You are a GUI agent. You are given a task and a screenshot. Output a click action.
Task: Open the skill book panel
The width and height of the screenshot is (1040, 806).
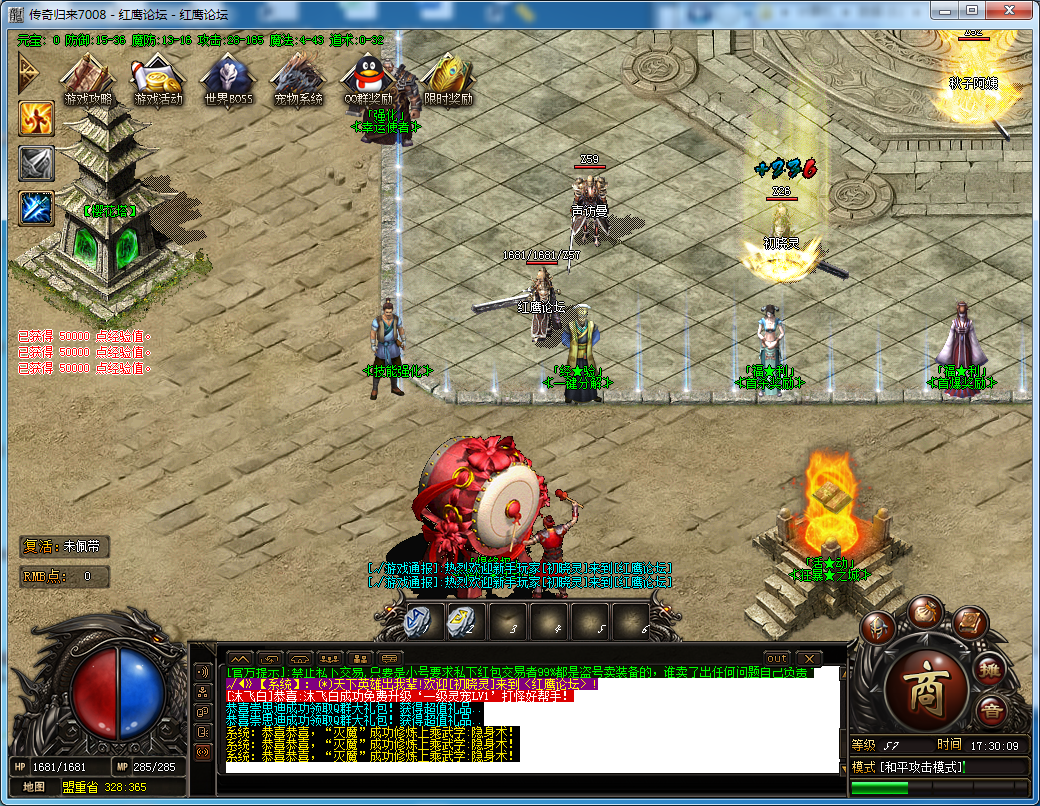[x=970, y=624]
